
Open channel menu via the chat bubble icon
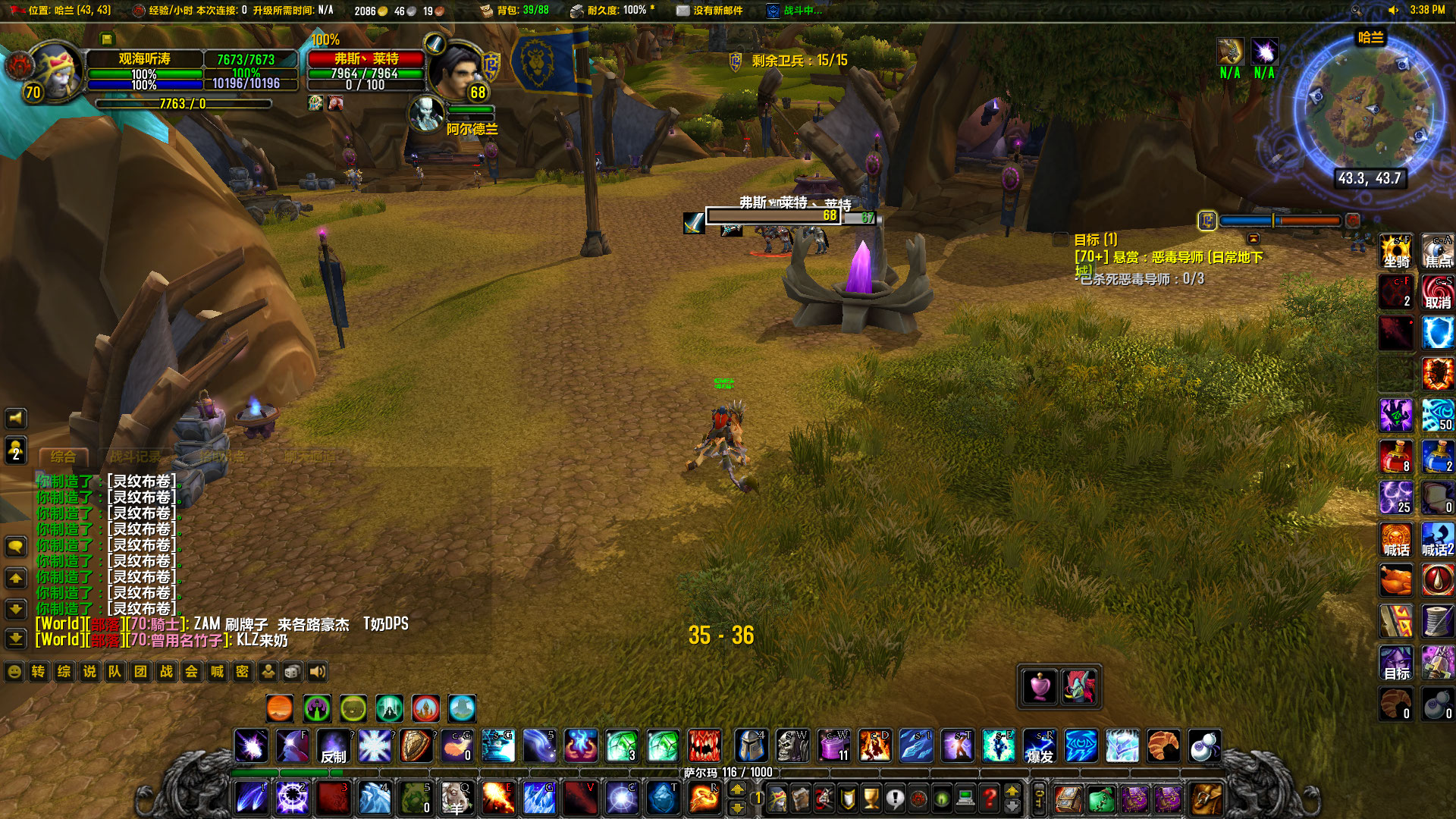tap(15, 546)
